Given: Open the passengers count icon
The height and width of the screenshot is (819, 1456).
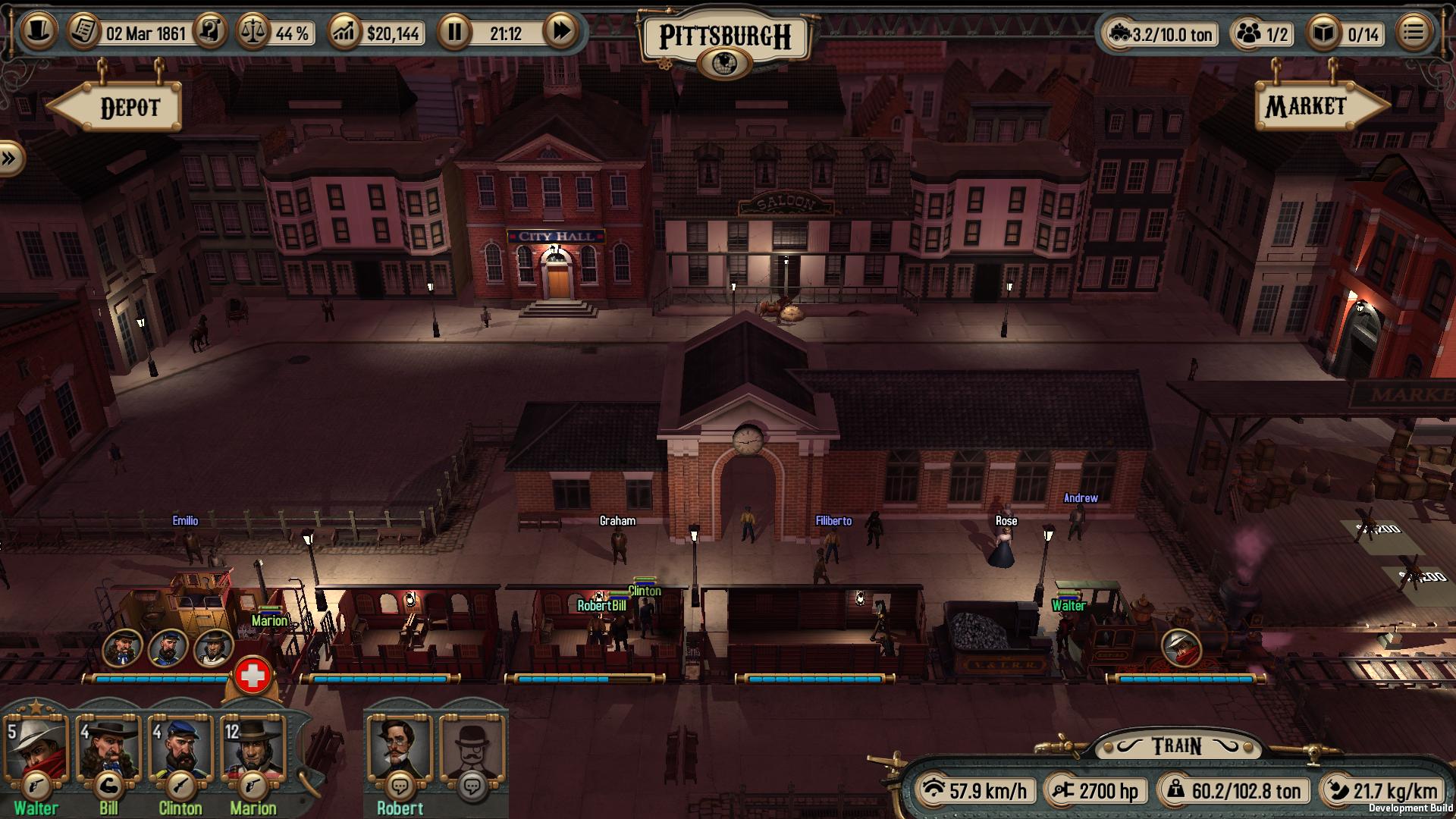Looking at the screenshot, I should tap(1247, 33).
